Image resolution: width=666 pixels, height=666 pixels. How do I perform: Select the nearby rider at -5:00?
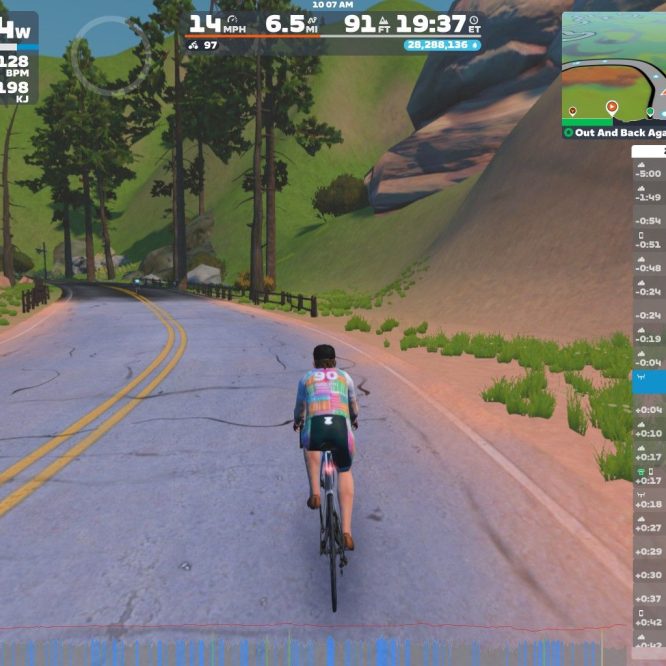click(649, 171)
